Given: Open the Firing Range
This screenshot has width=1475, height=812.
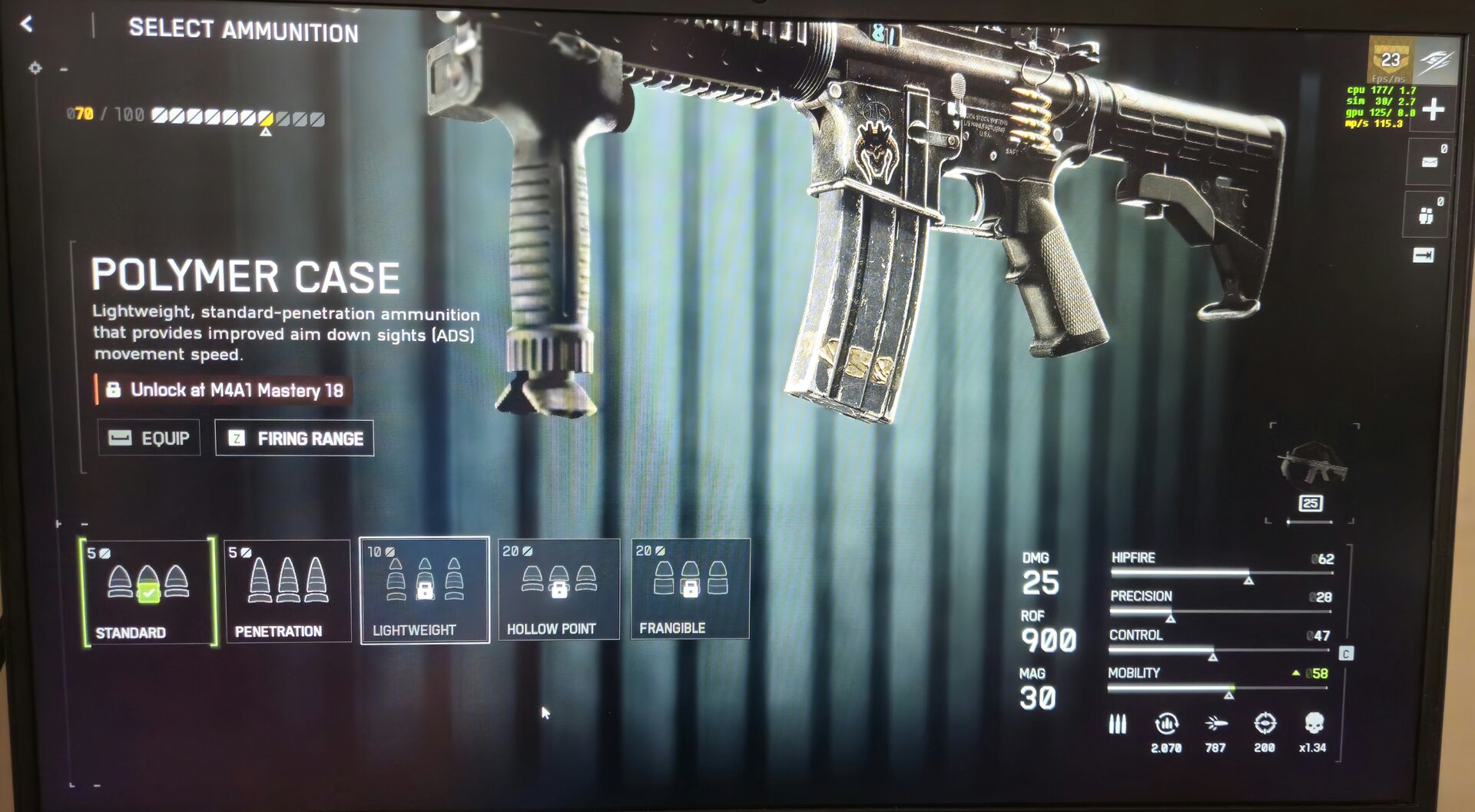Looking at the screenshot, I should click(x=295, y=438).
